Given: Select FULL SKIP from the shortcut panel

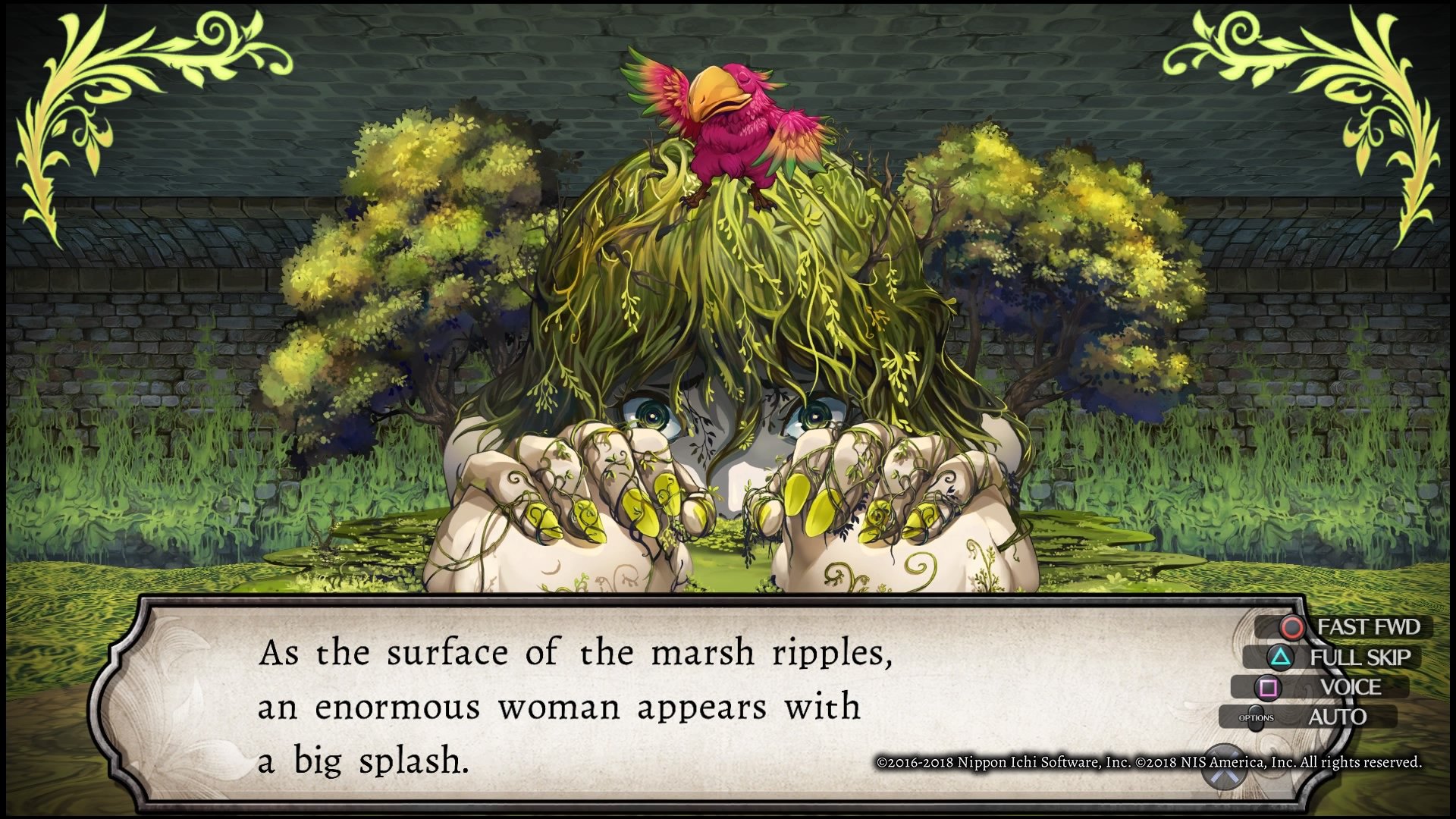Looking at the screenshot, I should 1362,657.
